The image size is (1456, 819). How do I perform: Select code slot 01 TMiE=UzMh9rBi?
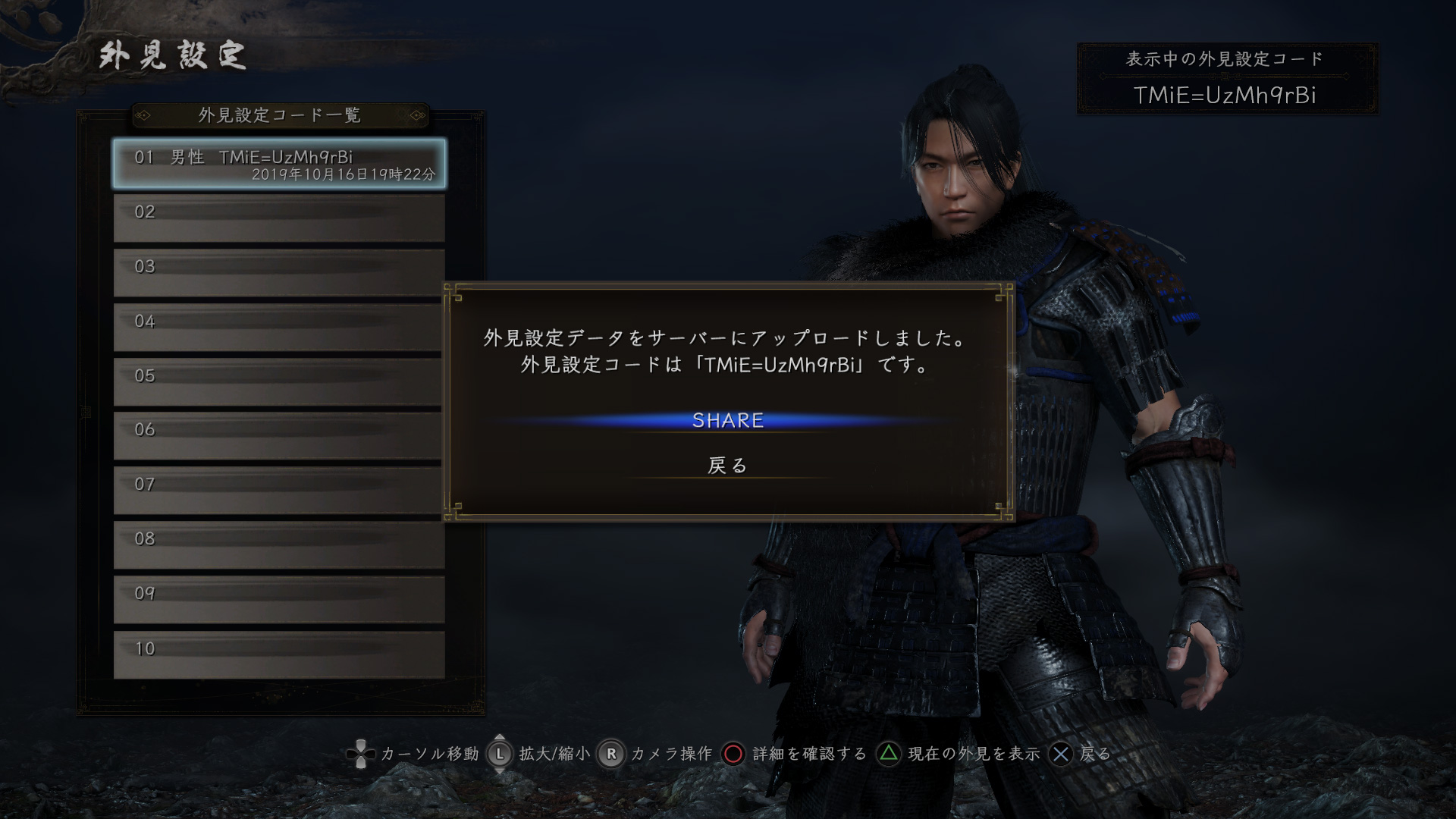(279, 163)
